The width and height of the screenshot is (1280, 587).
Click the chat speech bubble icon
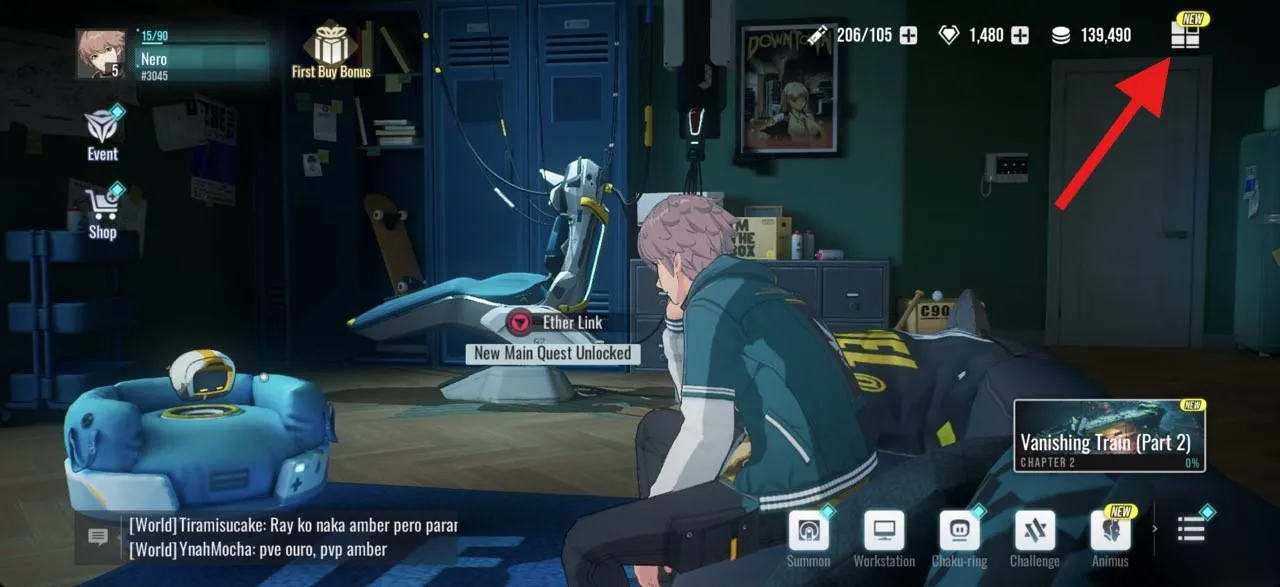pos(98,537)
